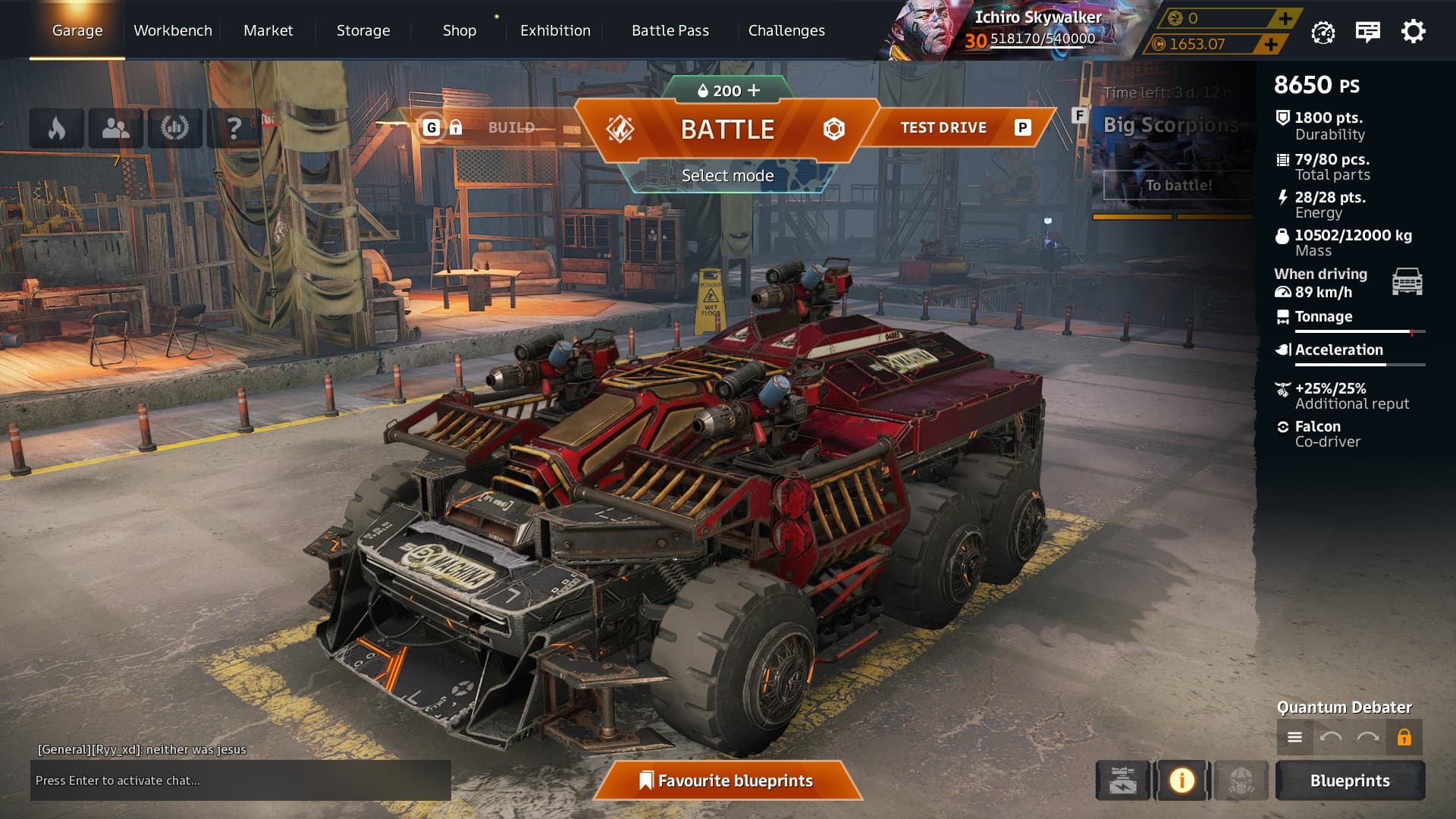Activate the chat input box
The image size is (1456, 819).
click(x=240, y=780)
